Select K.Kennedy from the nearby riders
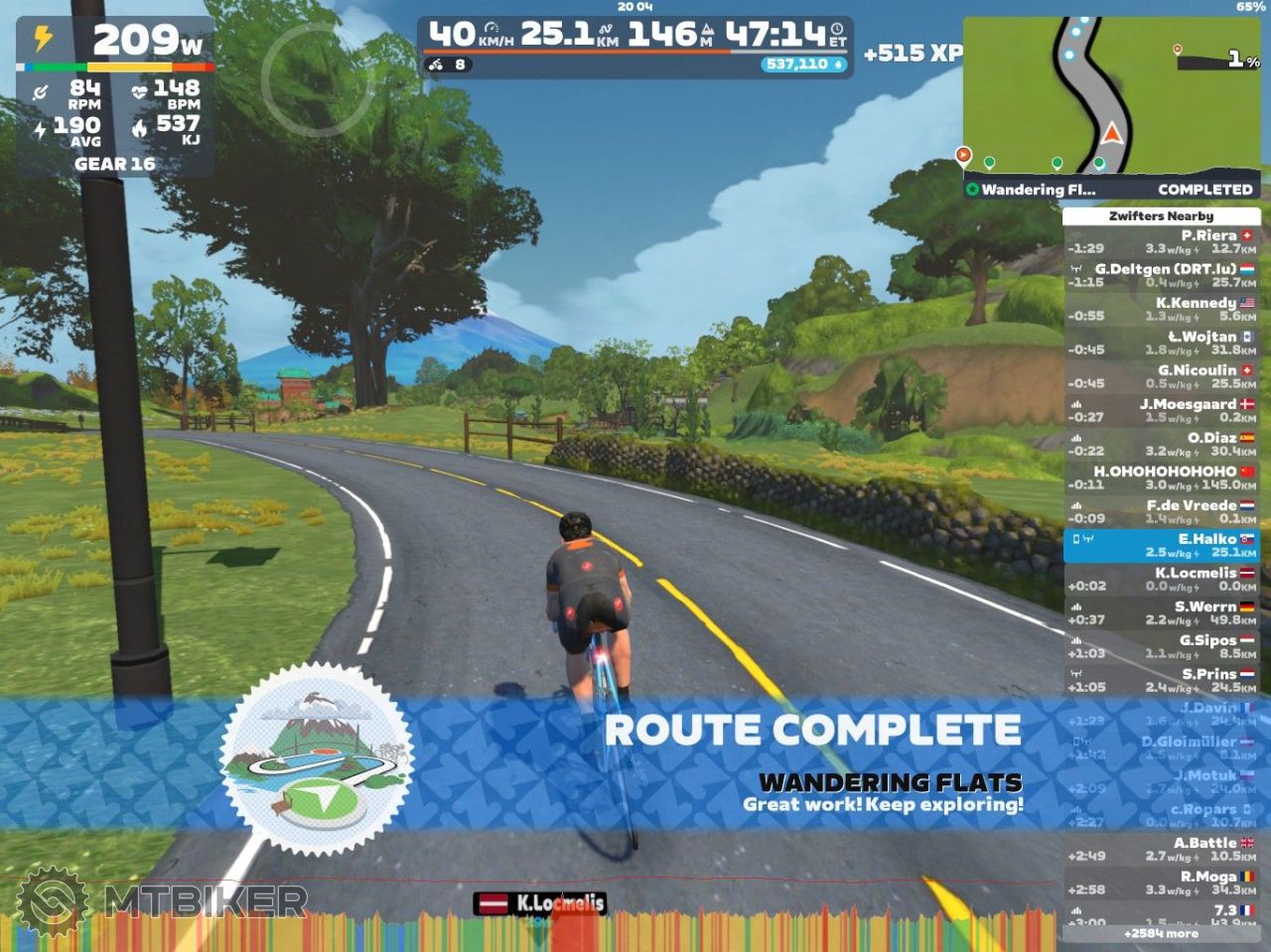The image size is (1271, 952). 1161,310
